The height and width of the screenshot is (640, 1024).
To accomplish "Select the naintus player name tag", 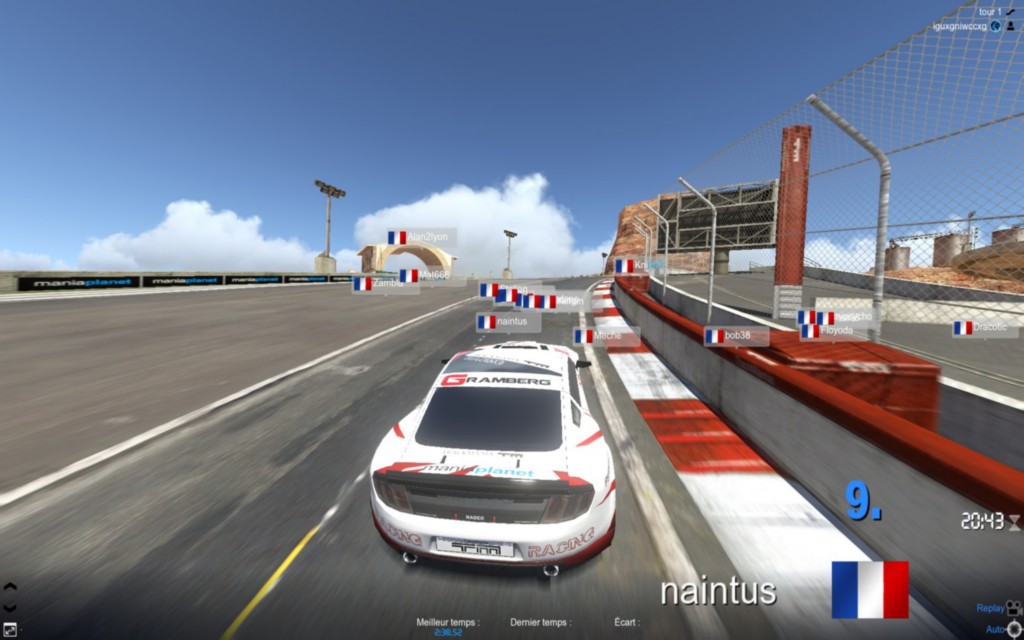I will [x=508, y=322].
